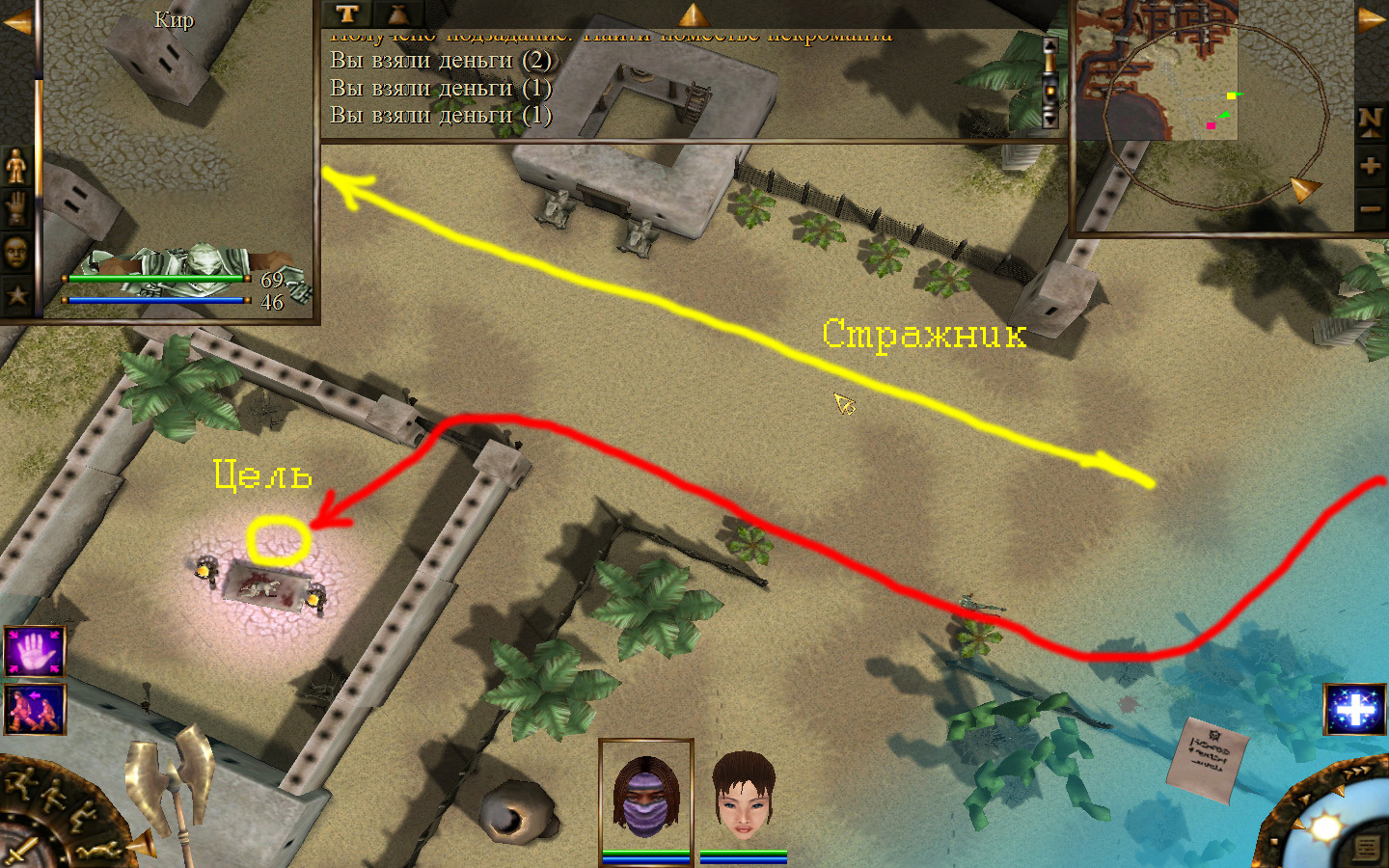Image resolution: width=1389 pixels, height=868 pixels.
Task: Toggle the T button above message log
Action: 347,14
